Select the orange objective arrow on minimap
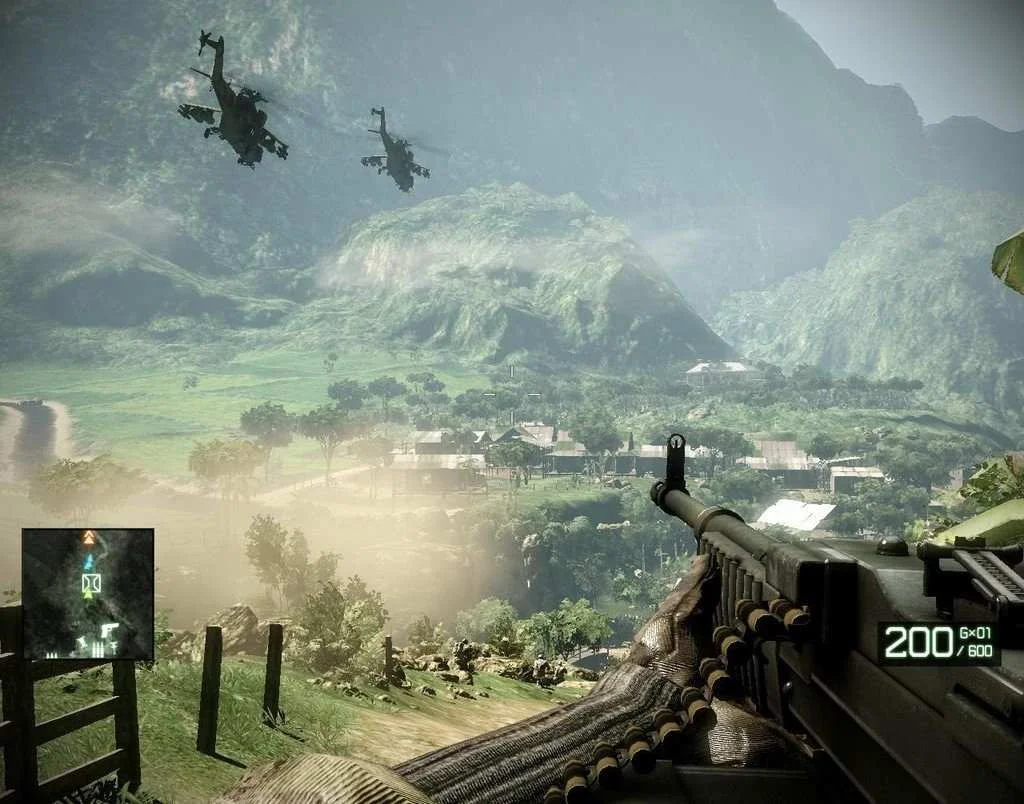The image size is (1024, 804). point(89,538)
